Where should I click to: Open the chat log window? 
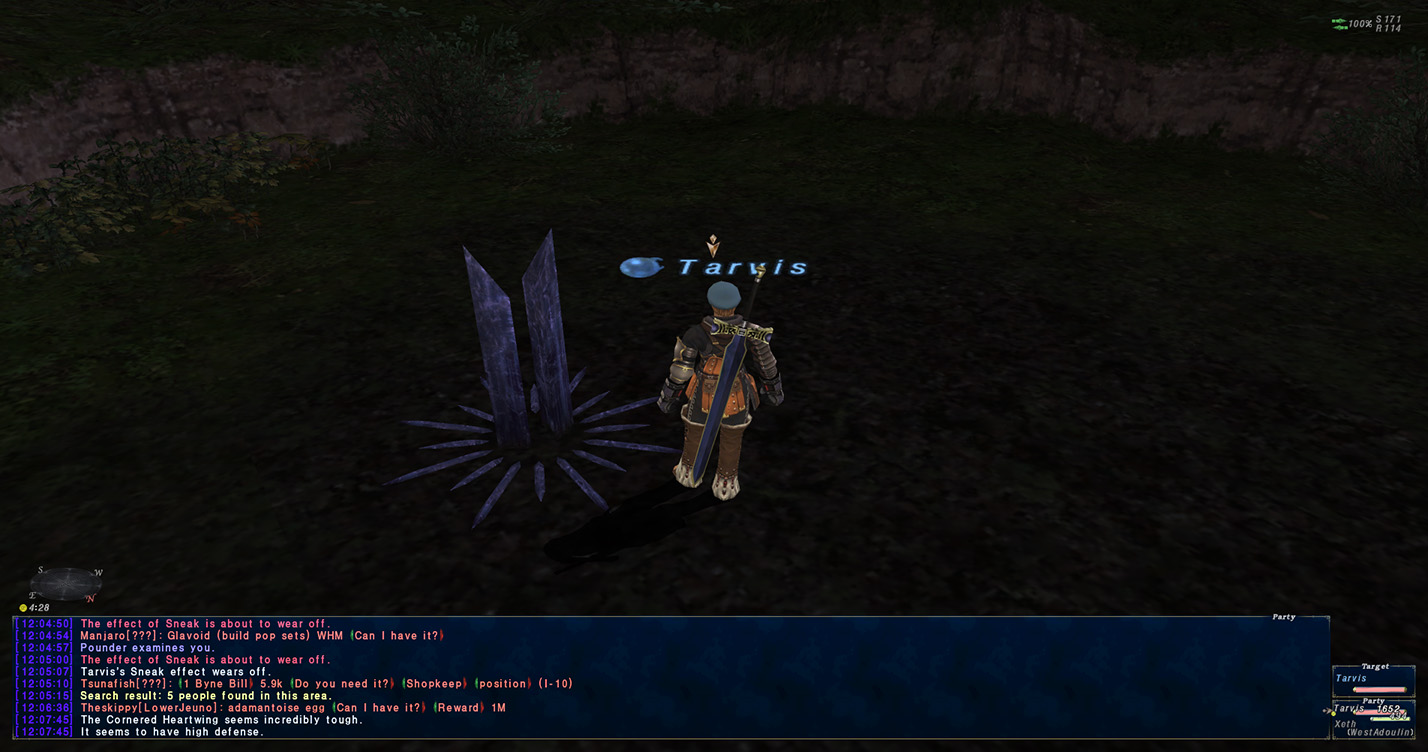coord(670,677)
